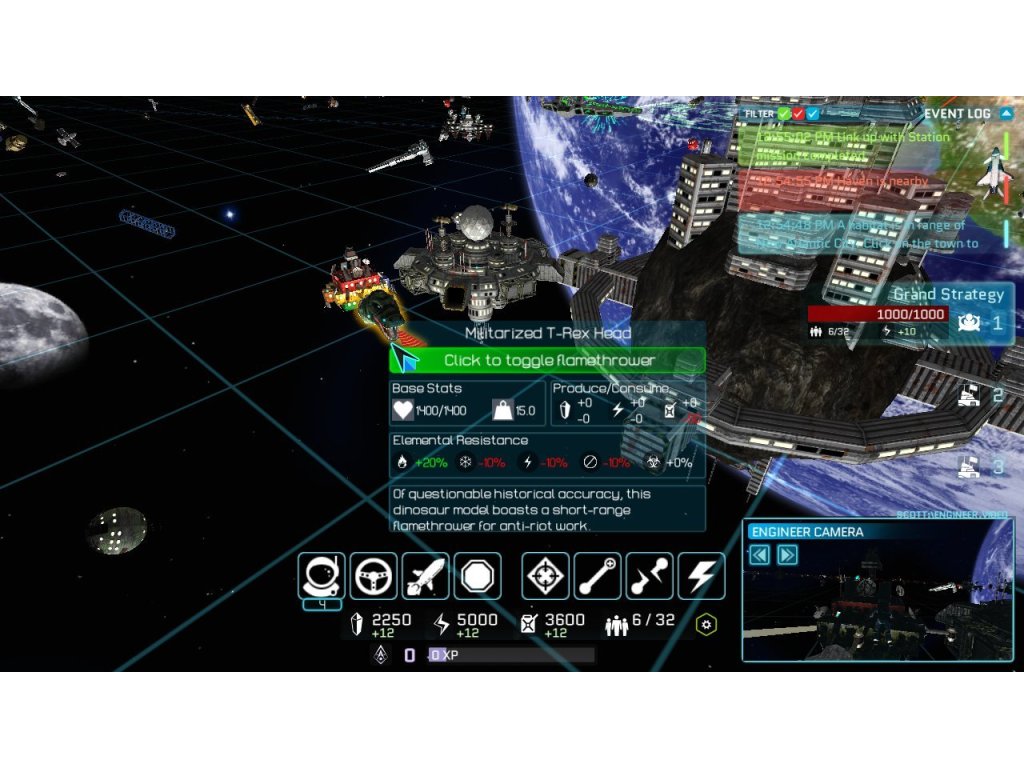This screenshot has height=768, width=1024.
Task: Toggle the red event filter checkbox
Action: tap(799, 114)
